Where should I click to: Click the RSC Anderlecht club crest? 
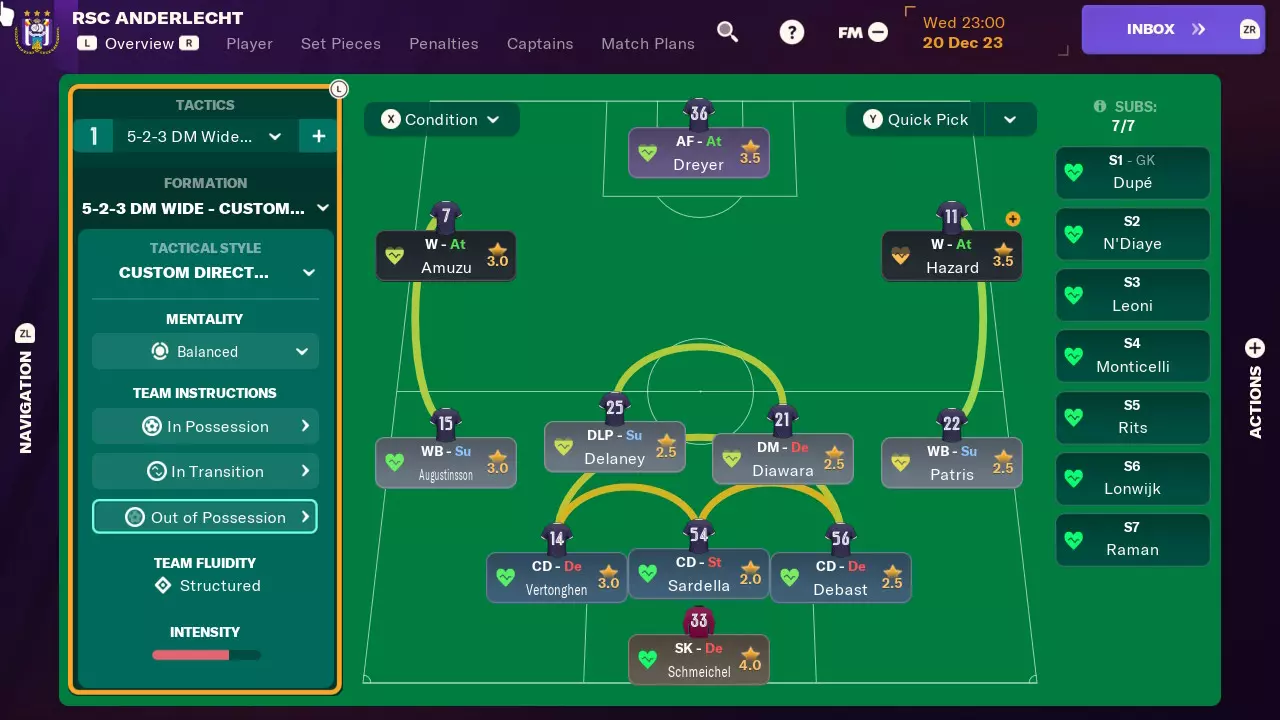tap(35, 29)
